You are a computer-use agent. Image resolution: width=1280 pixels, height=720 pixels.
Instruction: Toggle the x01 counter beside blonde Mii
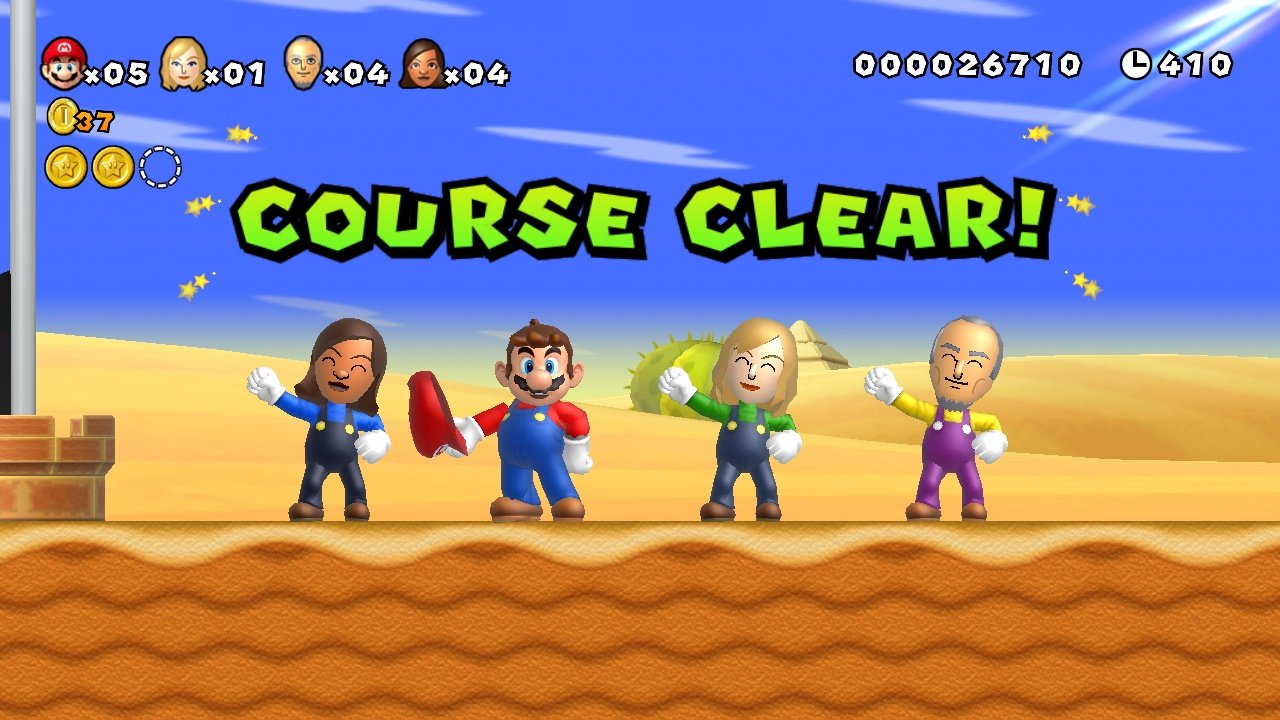(236, 72)
